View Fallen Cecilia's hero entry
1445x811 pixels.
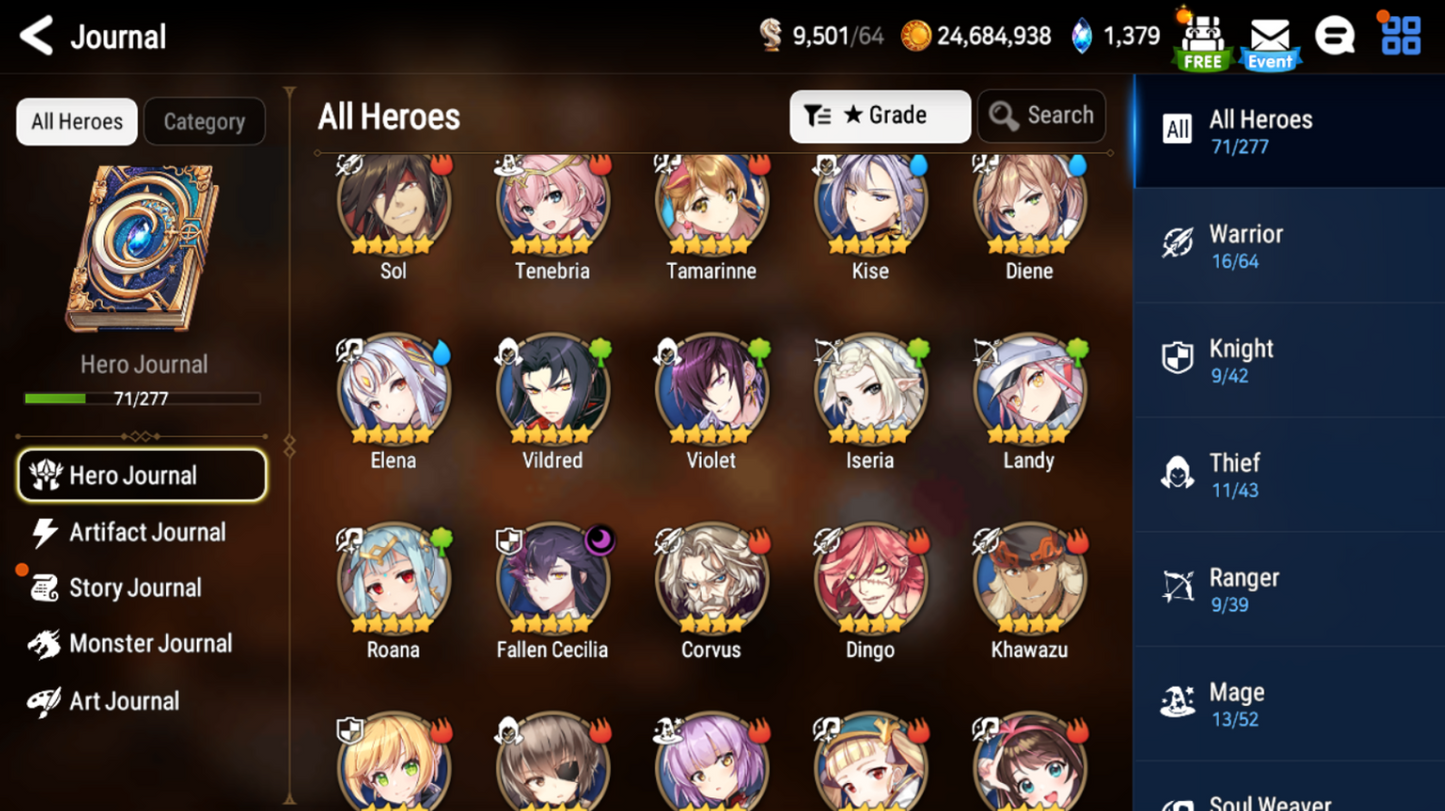[x=552, y=582]
